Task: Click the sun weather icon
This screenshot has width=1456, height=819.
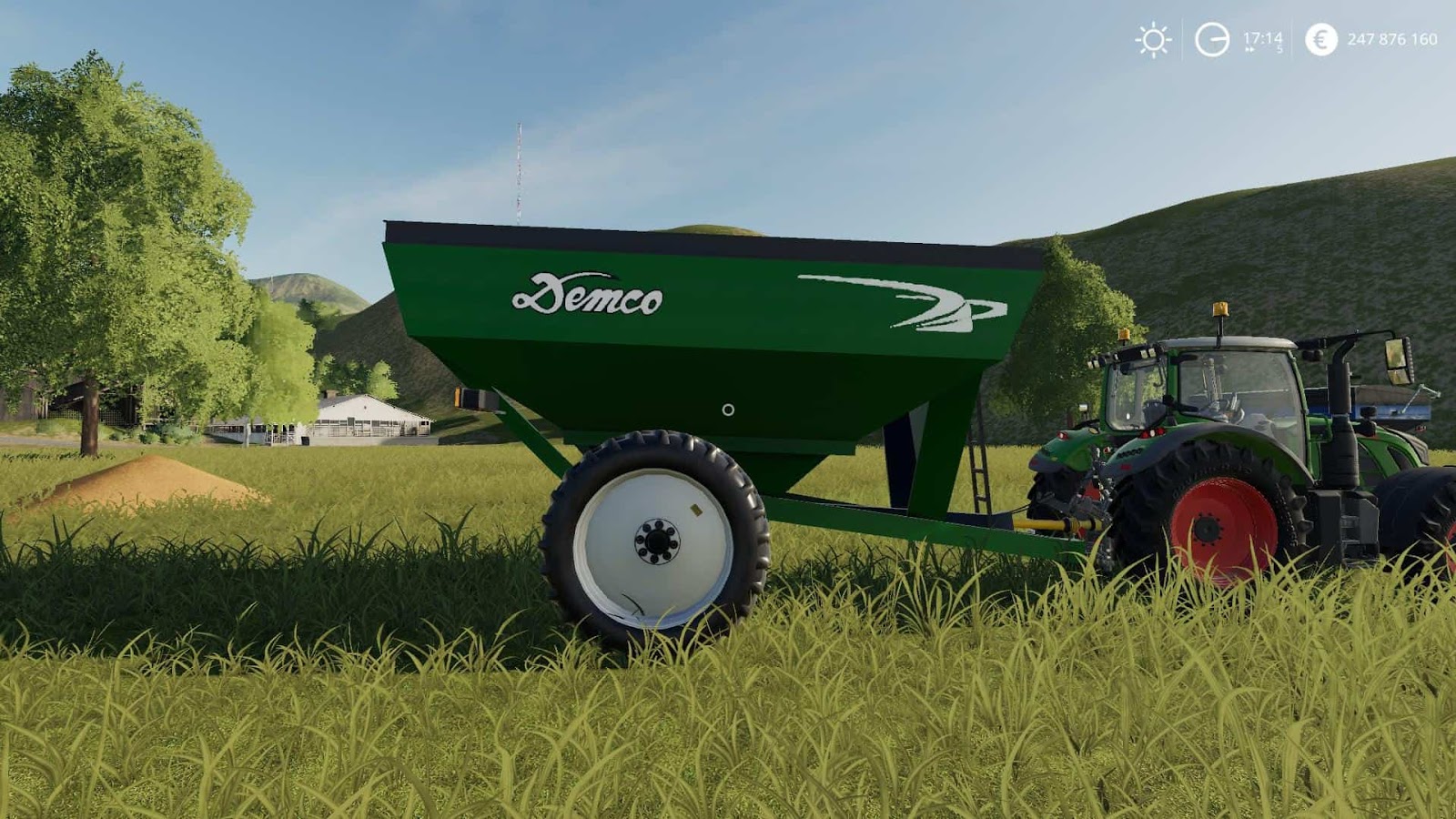Action: point(1153,39)
